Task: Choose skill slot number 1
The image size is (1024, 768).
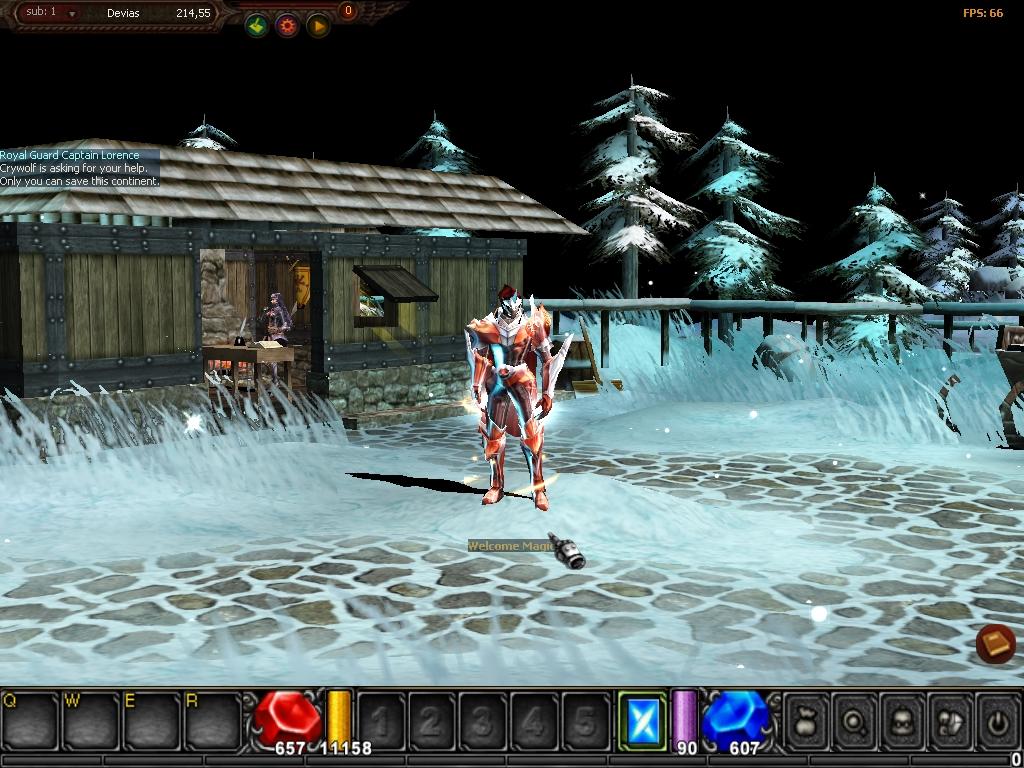Action: point(381,720)
